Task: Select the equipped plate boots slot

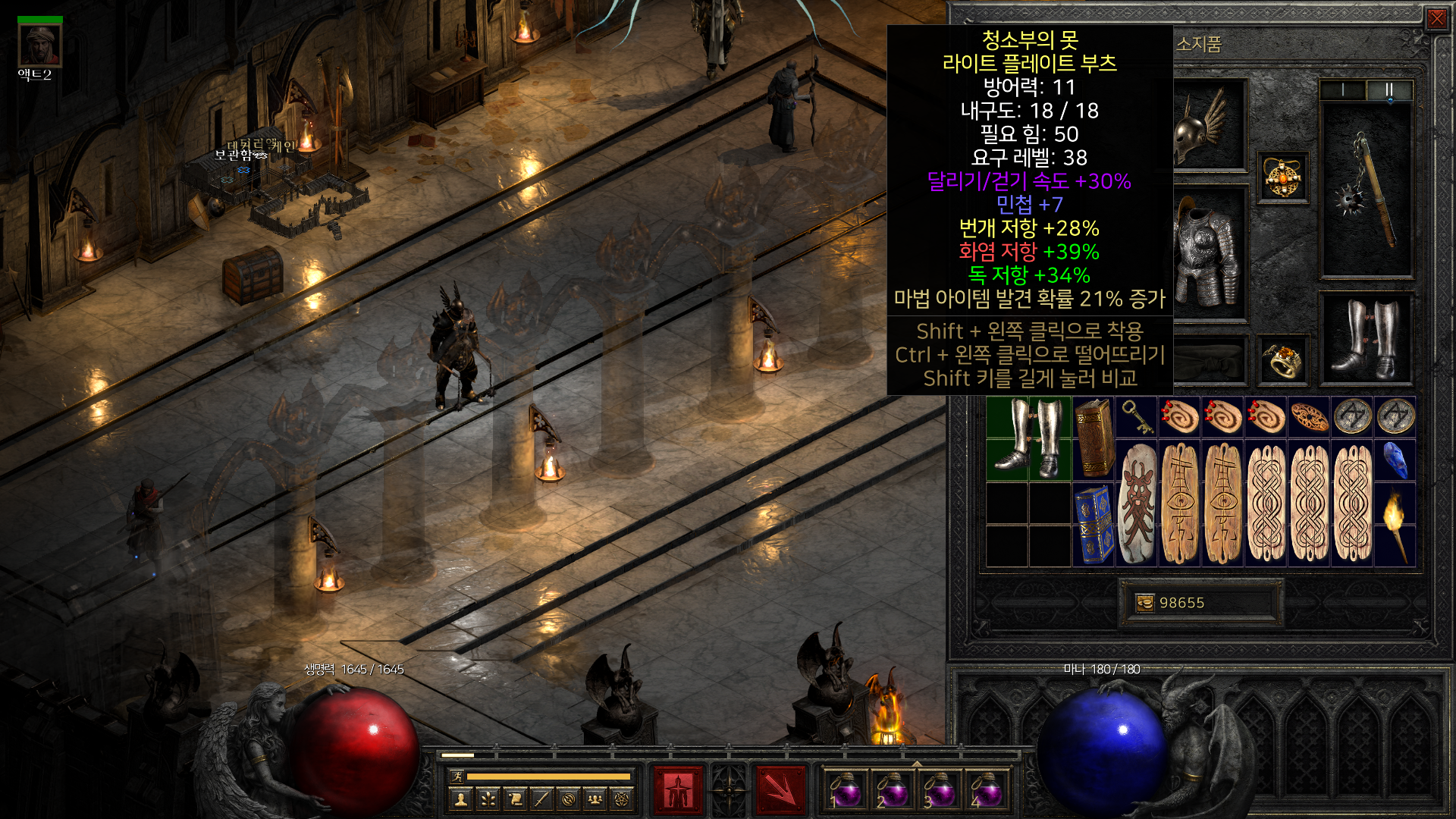Action: pyautogui.click(x=1367, y=339)
